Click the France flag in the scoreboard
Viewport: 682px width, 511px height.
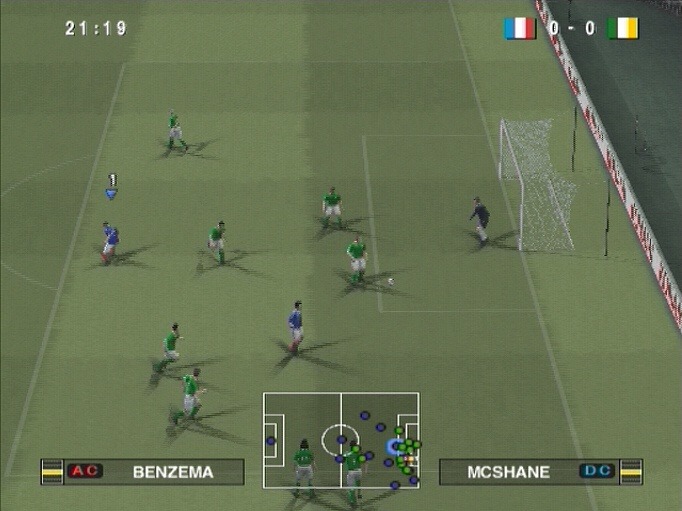[520, 28]
